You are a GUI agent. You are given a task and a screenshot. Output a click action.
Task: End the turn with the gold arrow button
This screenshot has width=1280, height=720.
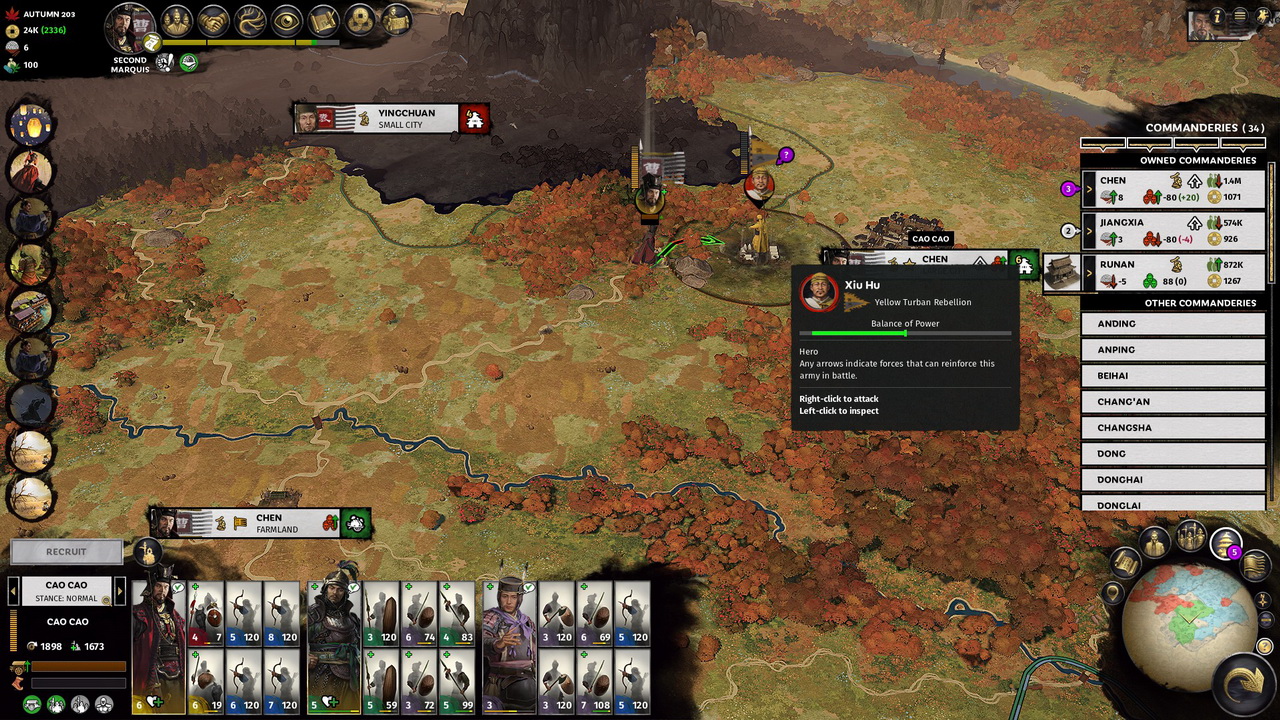click(1243, 683)
